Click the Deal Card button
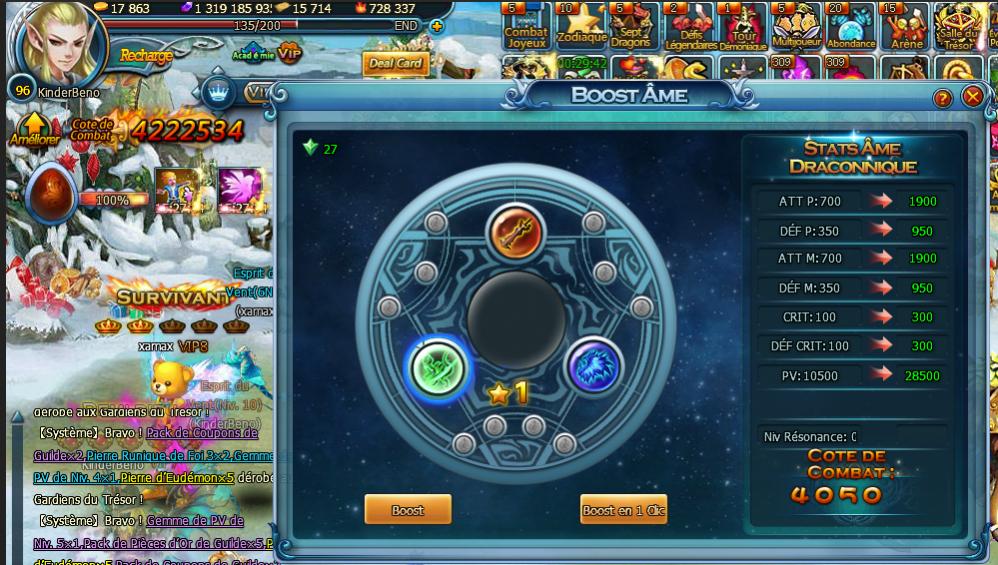This screenshot has width=998, height=565. pyautogui.click(x=396, y=64)
